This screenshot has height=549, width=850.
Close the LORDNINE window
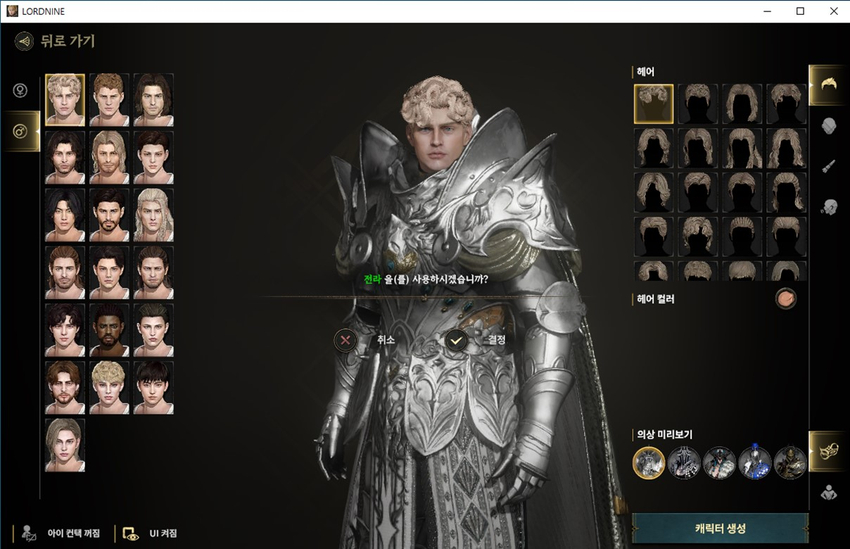point(828,11)
